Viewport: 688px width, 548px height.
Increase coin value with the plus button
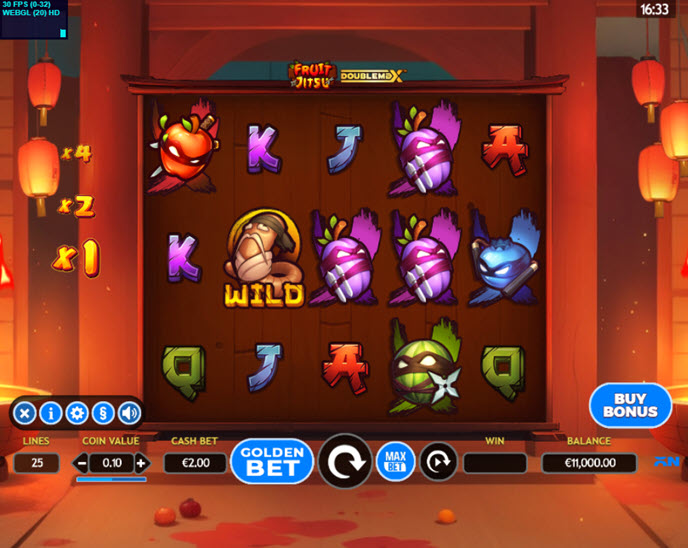(x=141, y=463)
